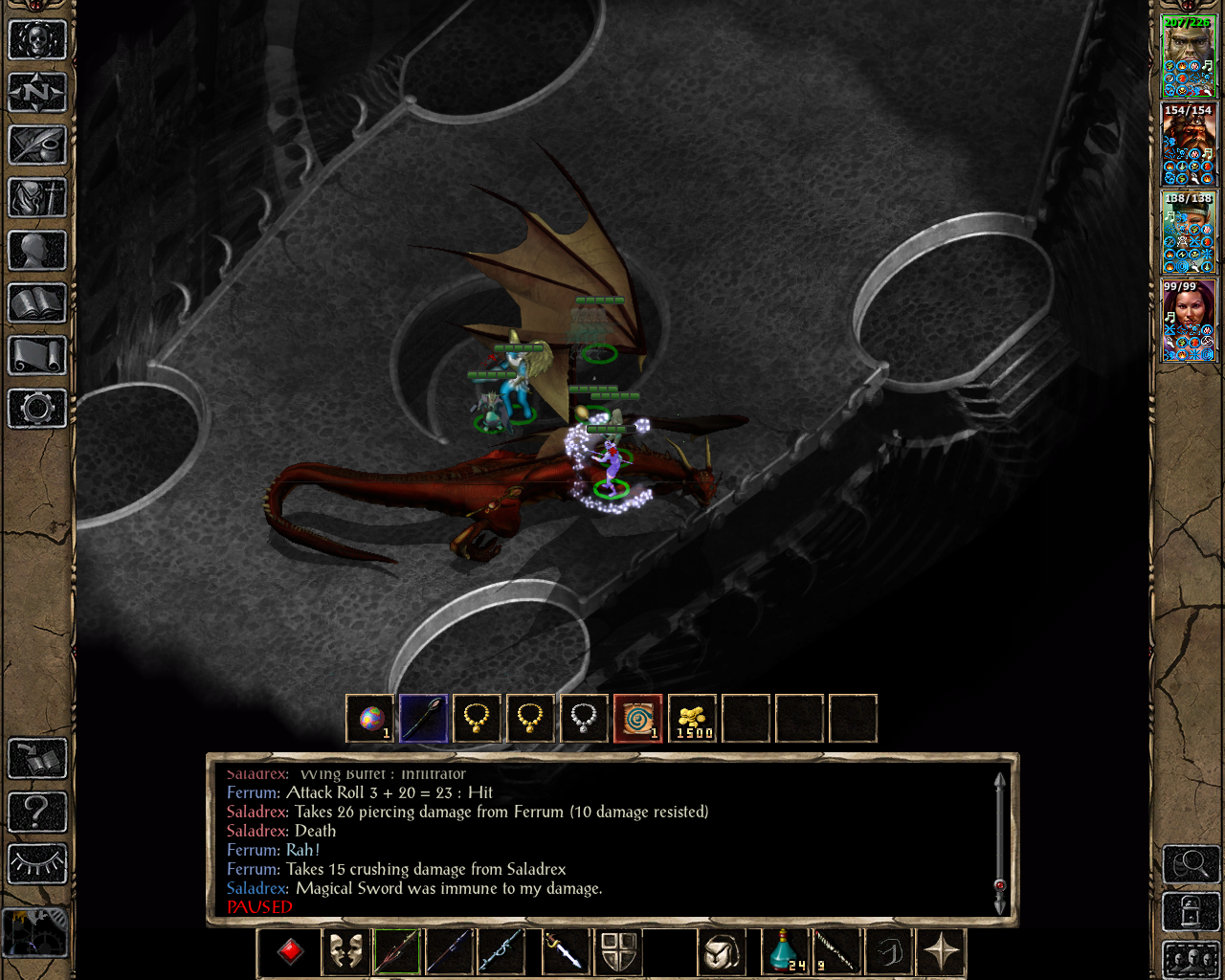
Task: Toggle party AI with the lantern button
Action: click(1190, 911)
